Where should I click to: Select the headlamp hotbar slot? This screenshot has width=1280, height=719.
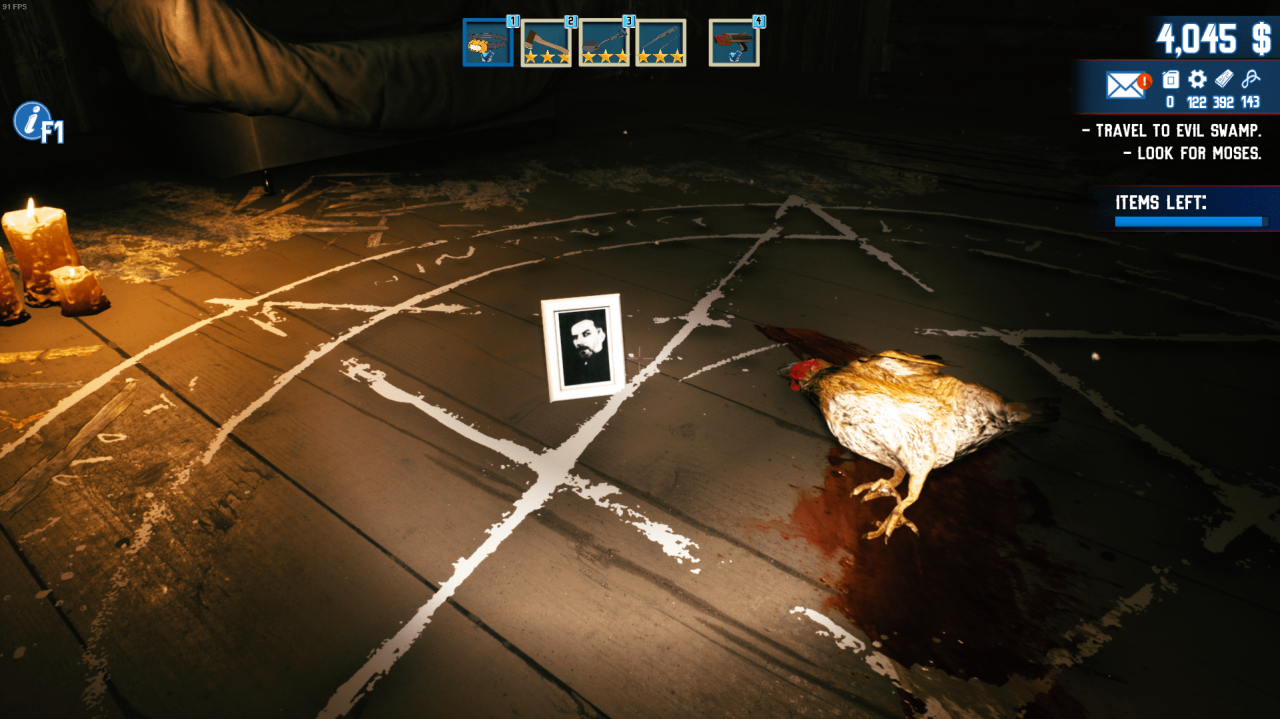pyautogui.click(x=488, y=43)
